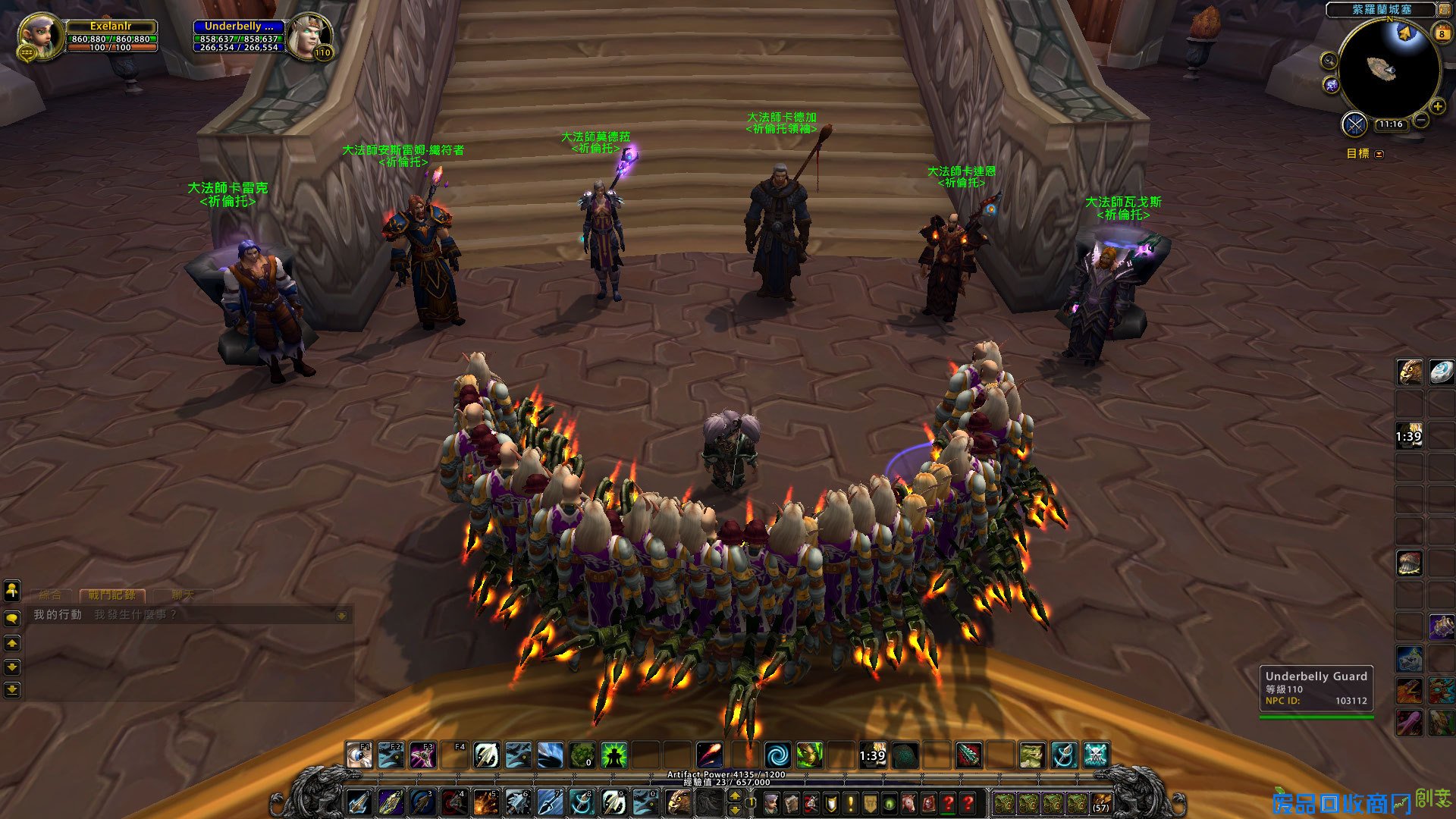
Task: Open the chat speech-bubble menu
Action: coord(12,619)
